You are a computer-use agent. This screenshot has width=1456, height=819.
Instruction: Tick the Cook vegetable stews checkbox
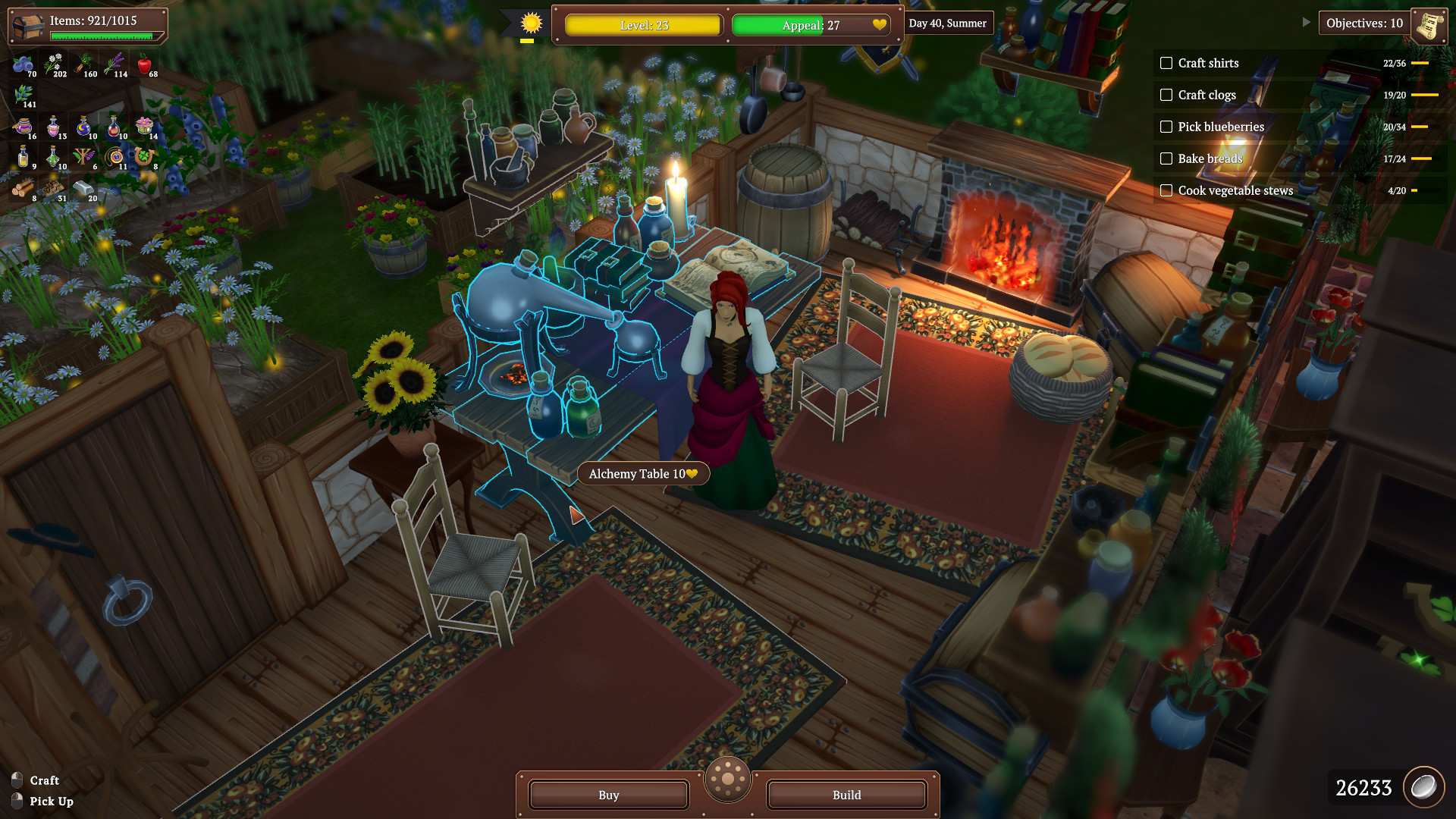pos(1166,190)
